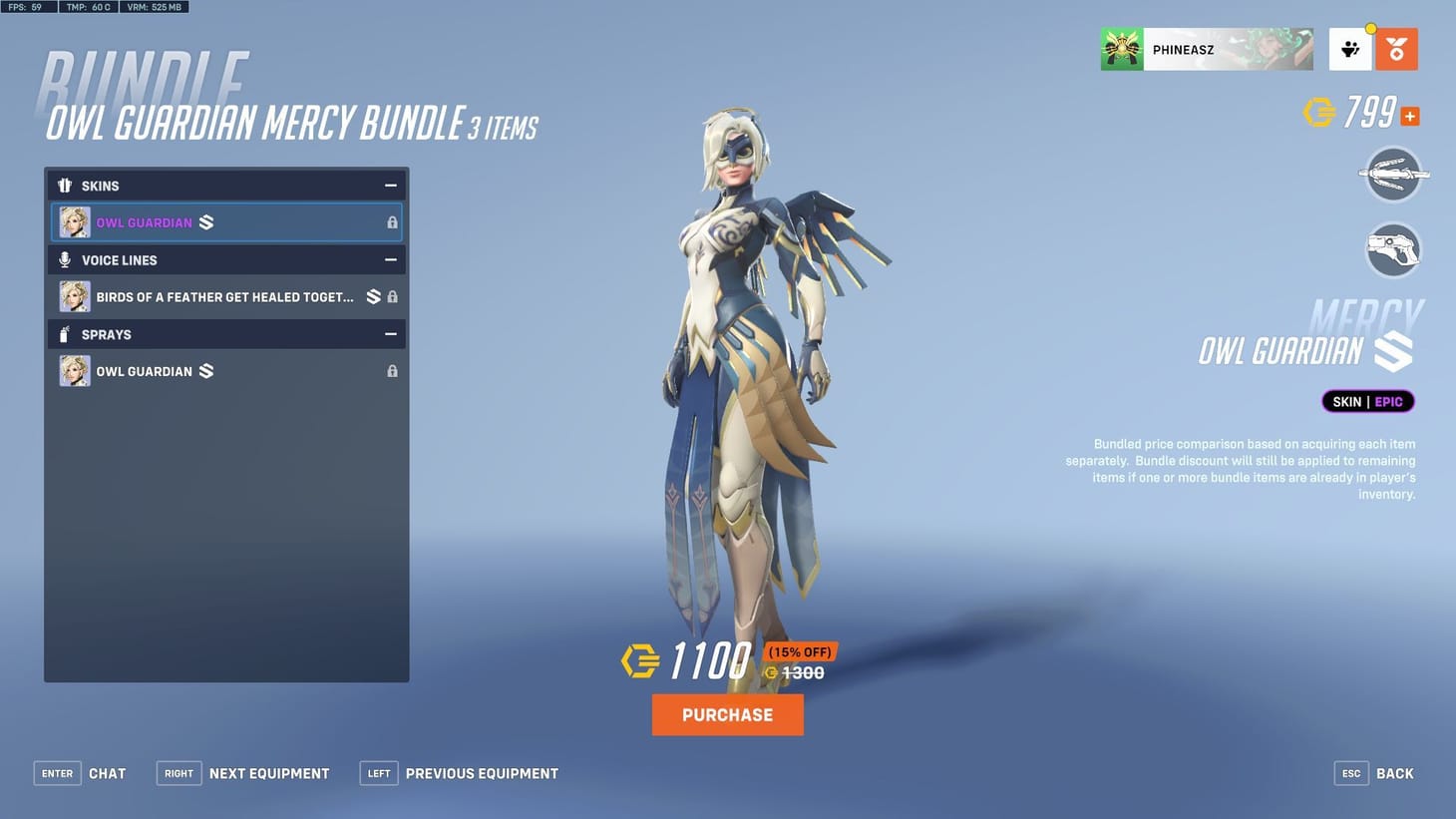Viewport: 1456px width, 819px height.
Task: Click the skins gift icon in Skins header
Action: (x=64, y=185)
